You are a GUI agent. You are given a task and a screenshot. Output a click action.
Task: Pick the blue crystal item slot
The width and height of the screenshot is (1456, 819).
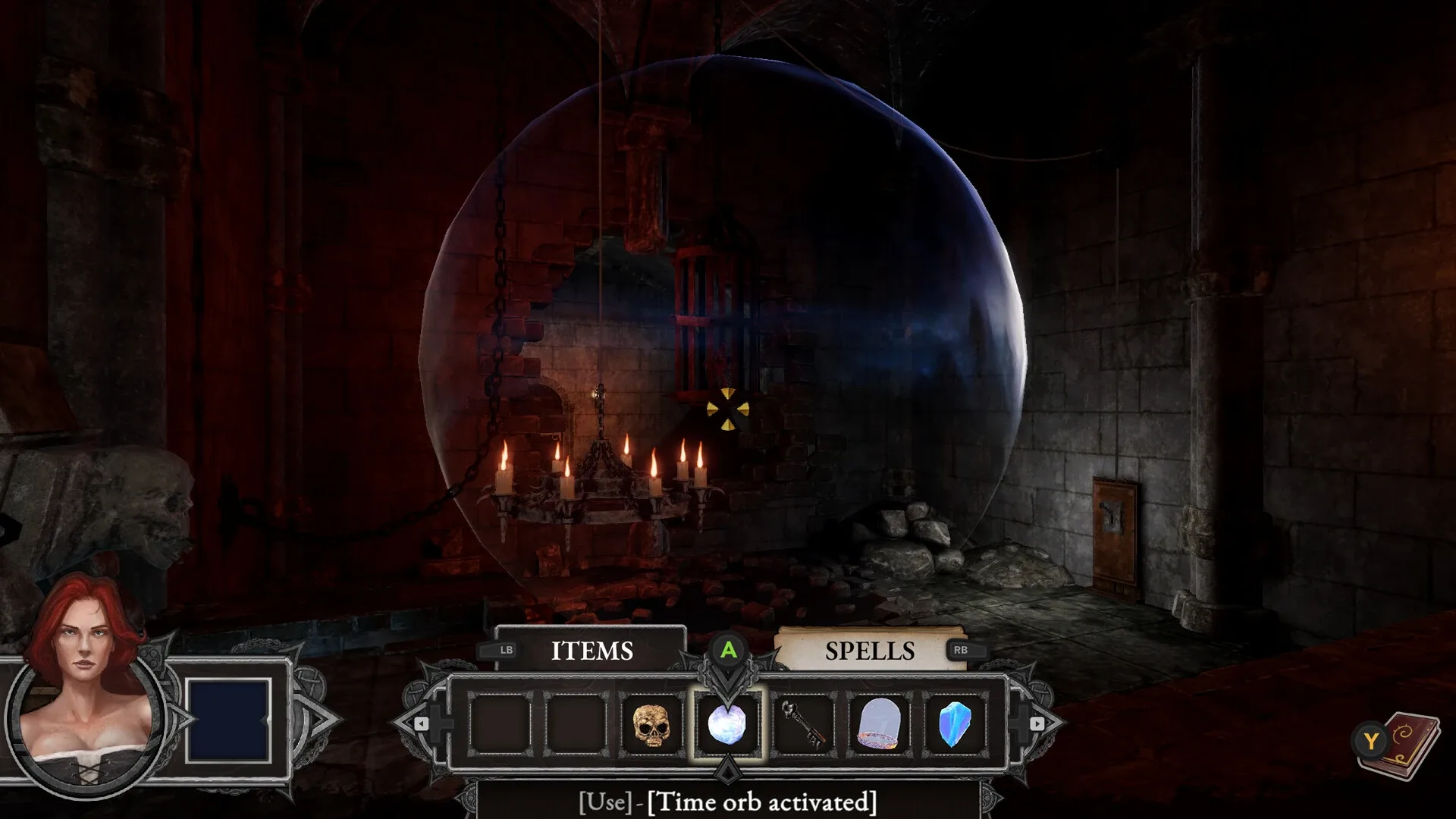(x=955, y=724)
